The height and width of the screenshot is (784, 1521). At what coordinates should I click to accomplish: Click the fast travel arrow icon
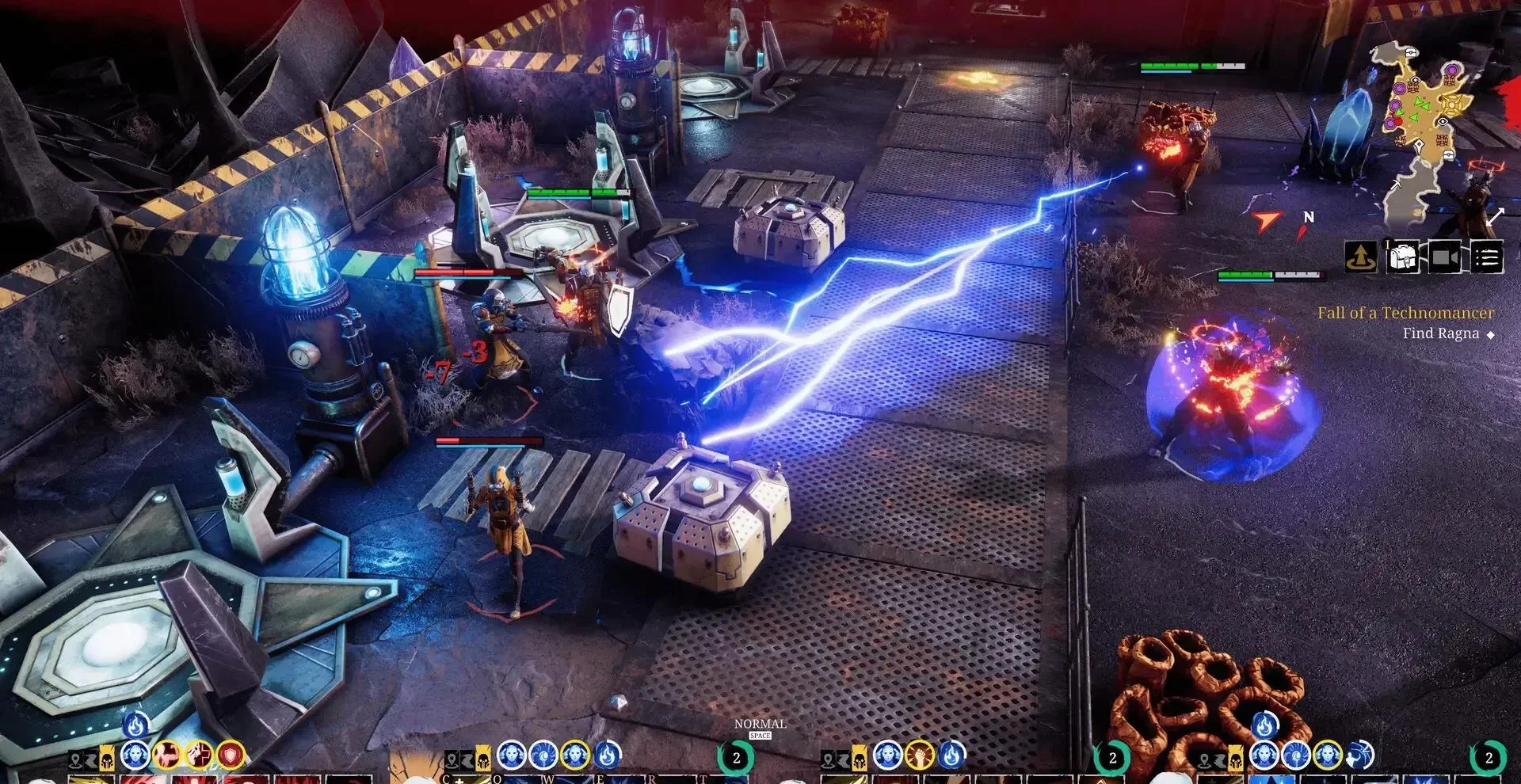[1360, 255]
